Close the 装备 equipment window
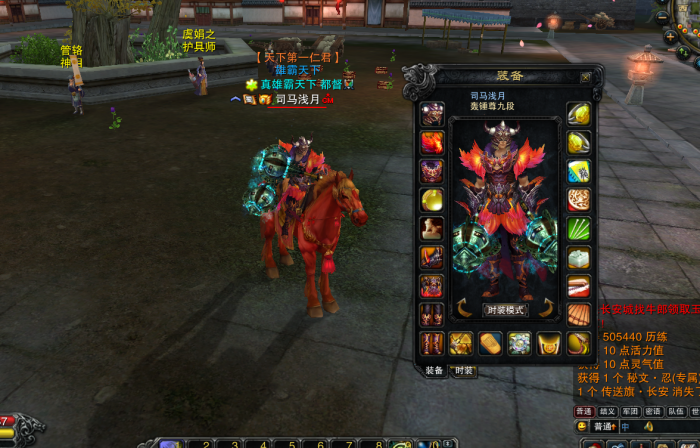Viewport: 700px width, 448px height. click(x=586, y=76)
